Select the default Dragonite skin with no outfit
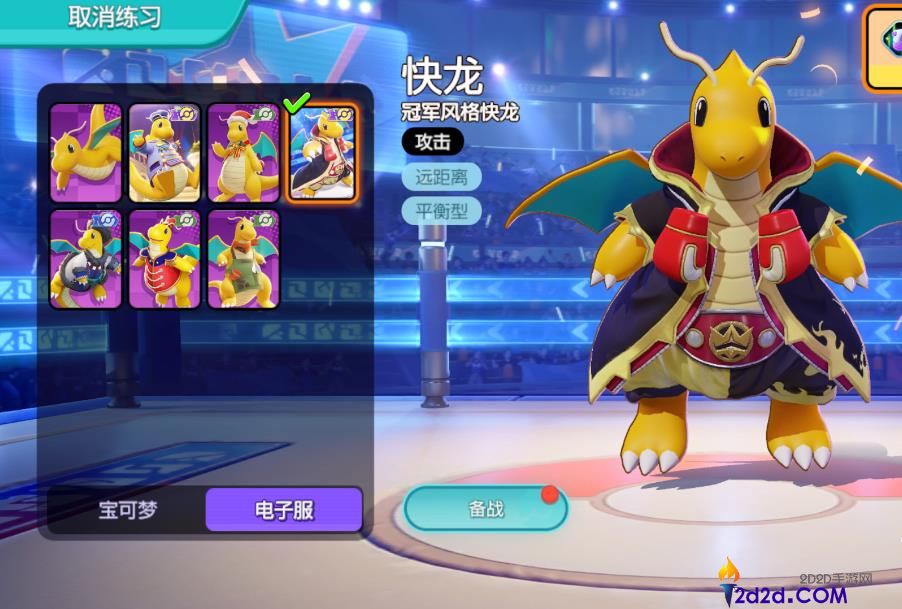Viewport: 902px width, 609px height. pyautogui.click(x=85, y=153)
